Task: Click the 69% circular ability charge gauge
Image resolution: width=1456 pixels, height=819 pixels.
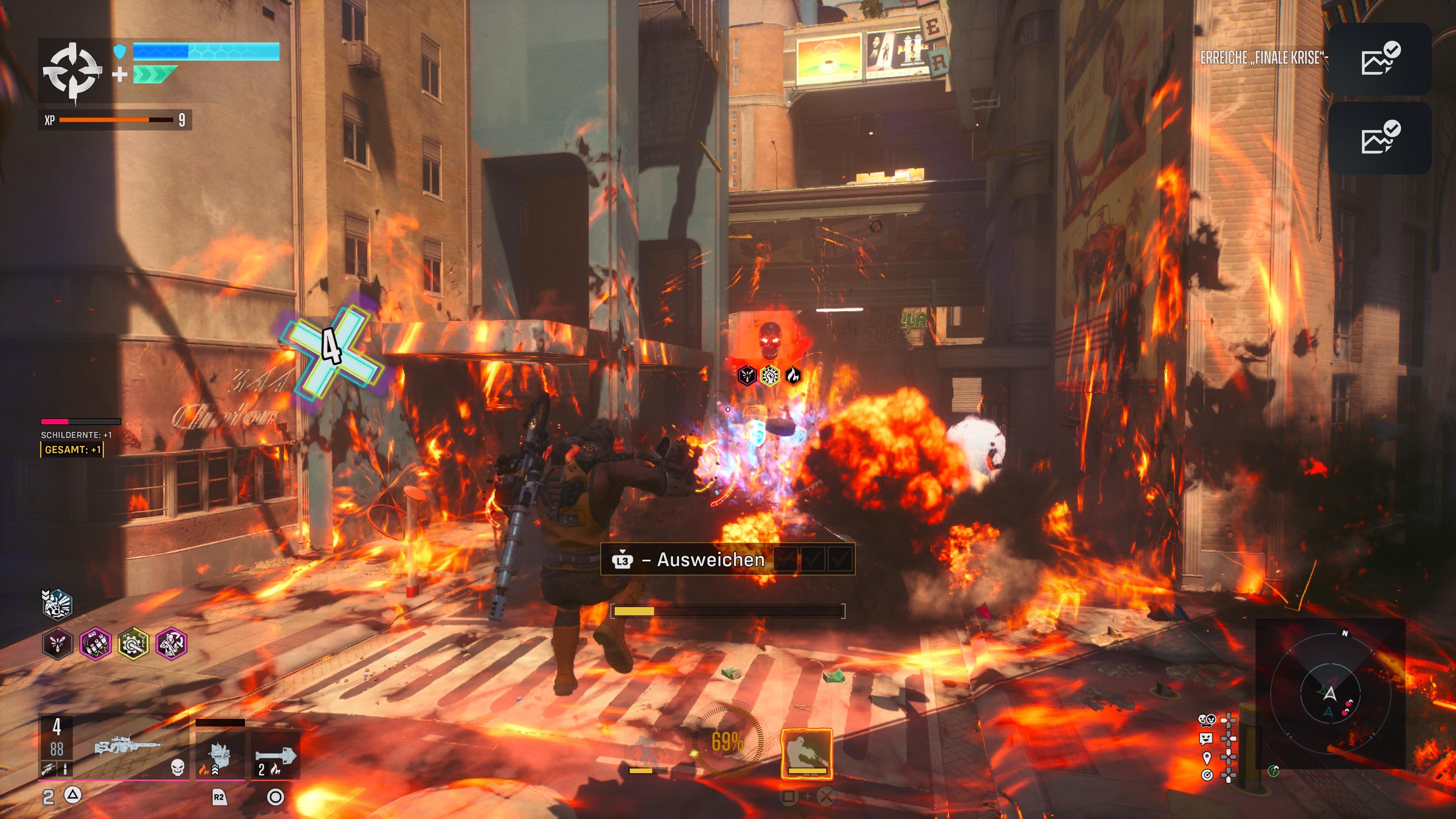Action: [728, 741]
